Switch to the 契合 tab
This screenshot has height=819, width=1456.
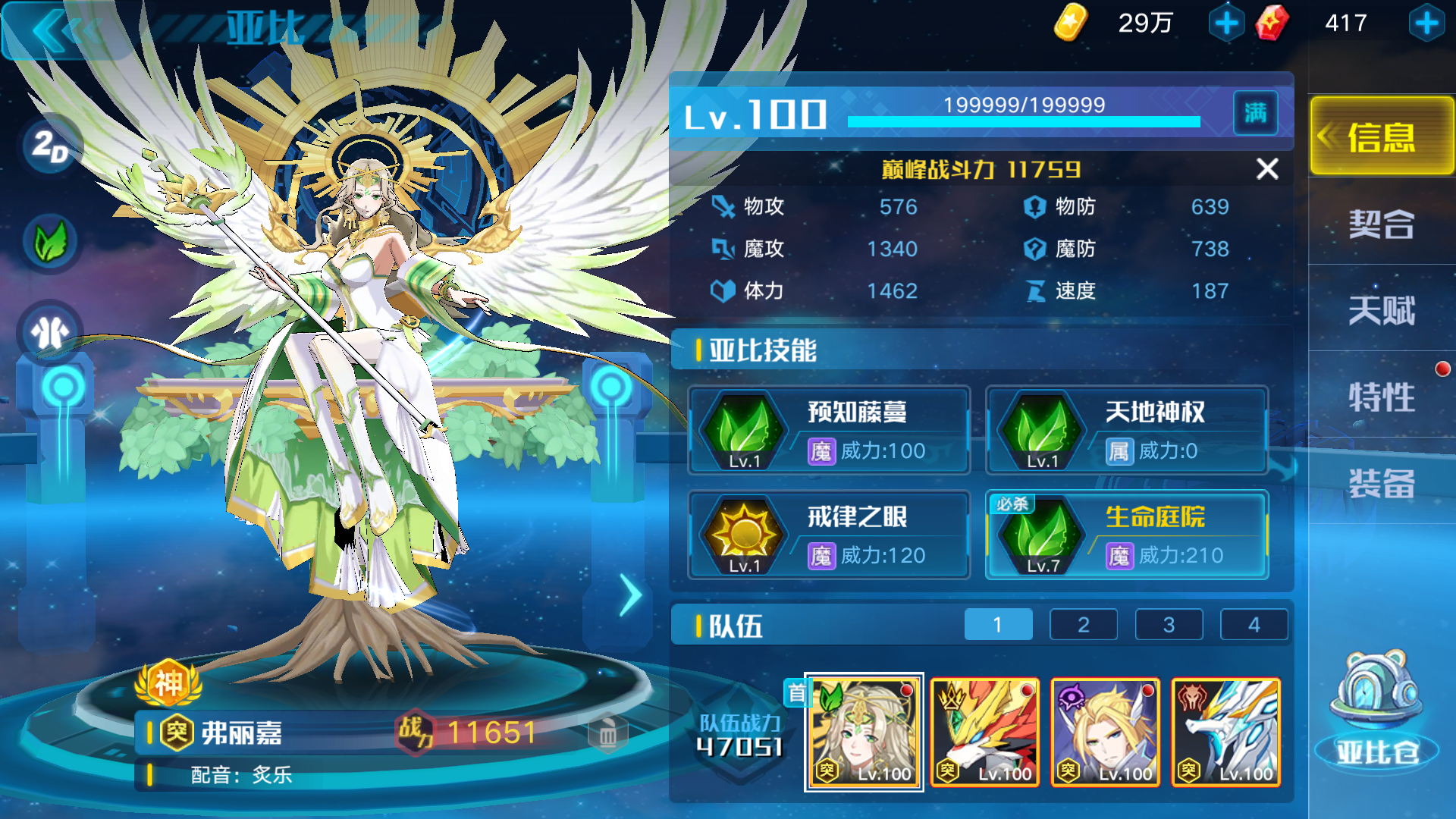1380,225
